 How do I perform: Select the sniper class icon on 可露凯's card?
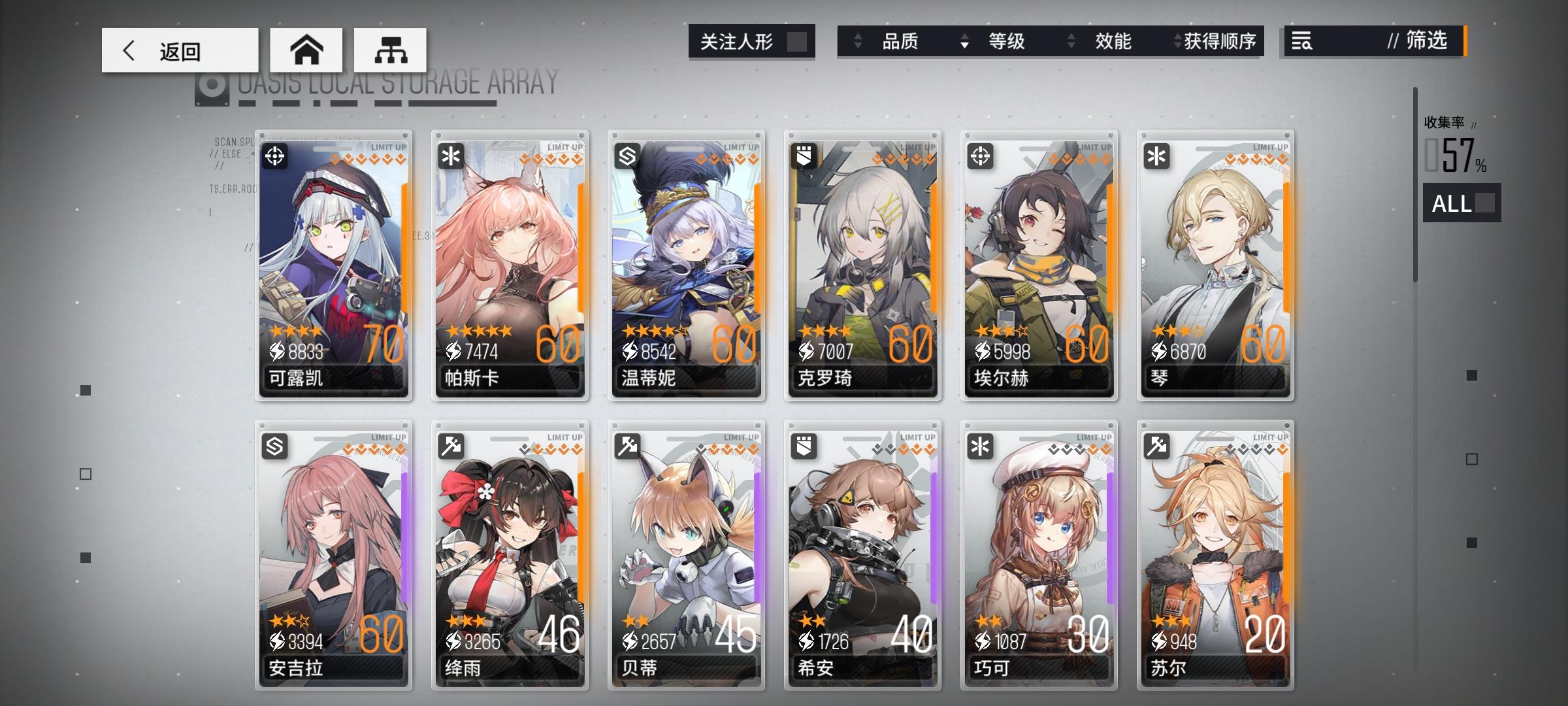[x=277, y=157]
